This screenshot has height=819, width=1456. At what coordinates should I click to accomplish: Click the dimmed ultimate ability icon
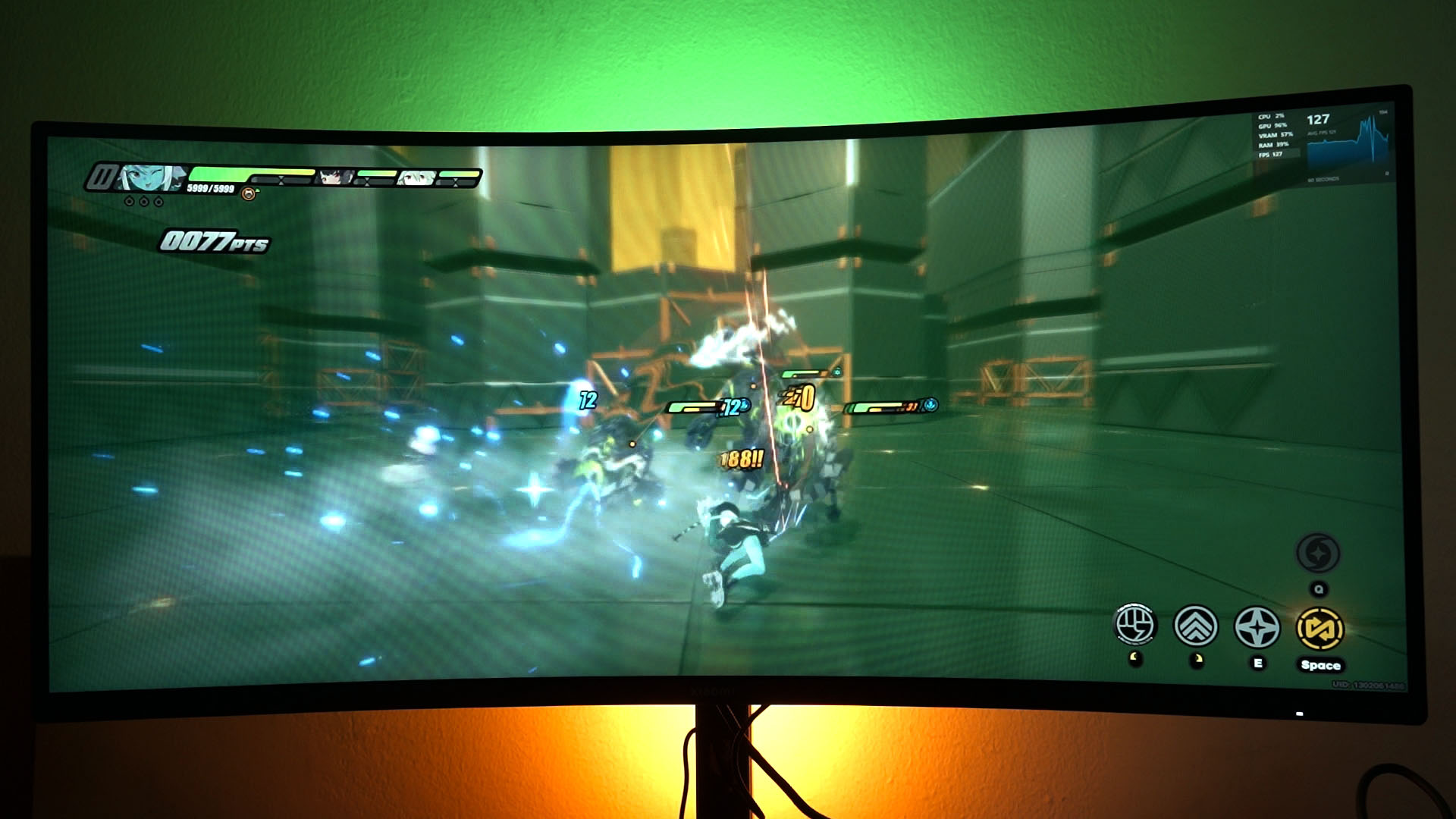(x=1318, y=554)
